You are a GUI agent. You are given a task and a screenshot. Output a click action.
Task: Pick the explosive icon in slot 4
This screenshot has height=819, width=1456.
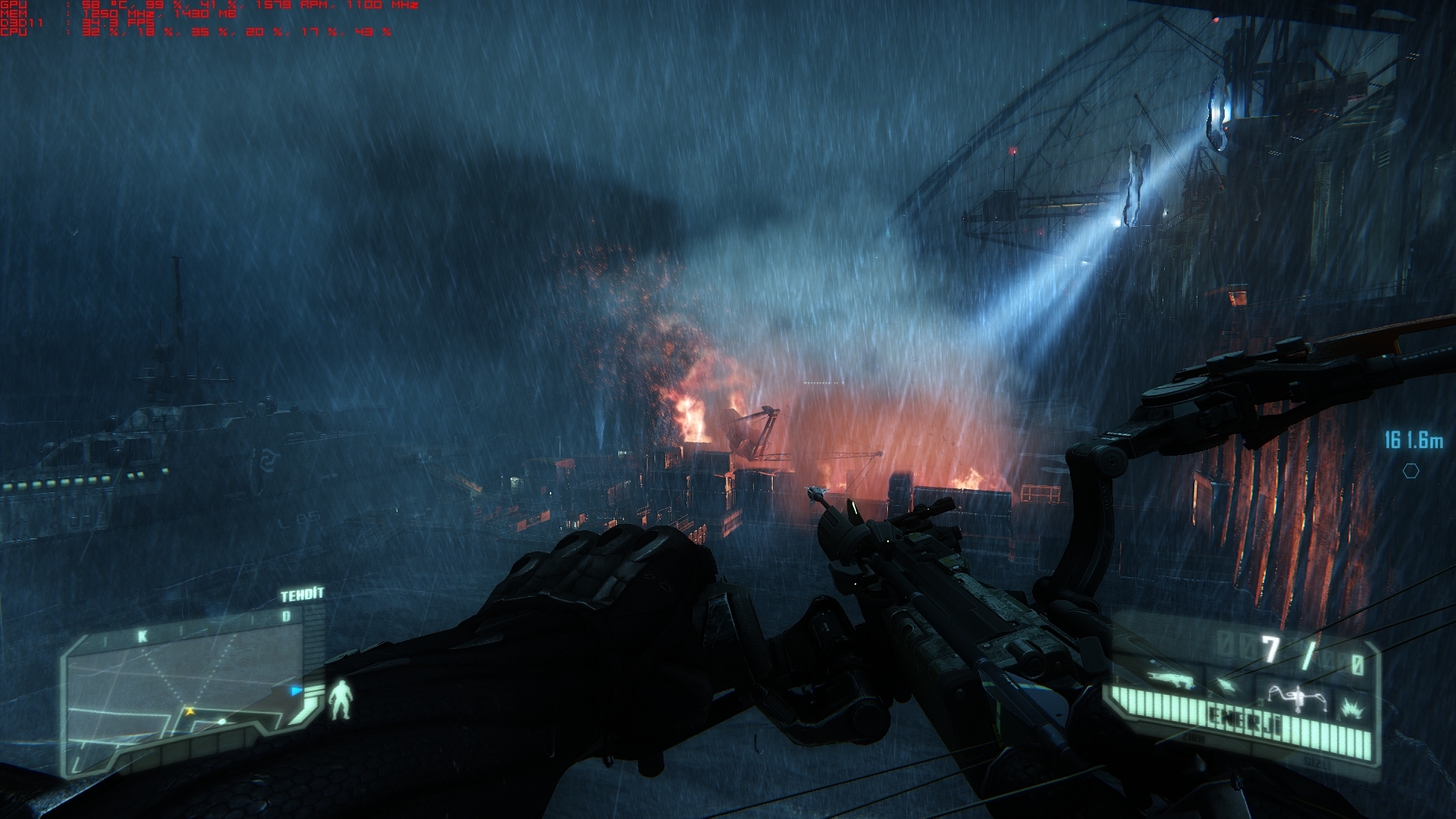[x=1349, y=708]
